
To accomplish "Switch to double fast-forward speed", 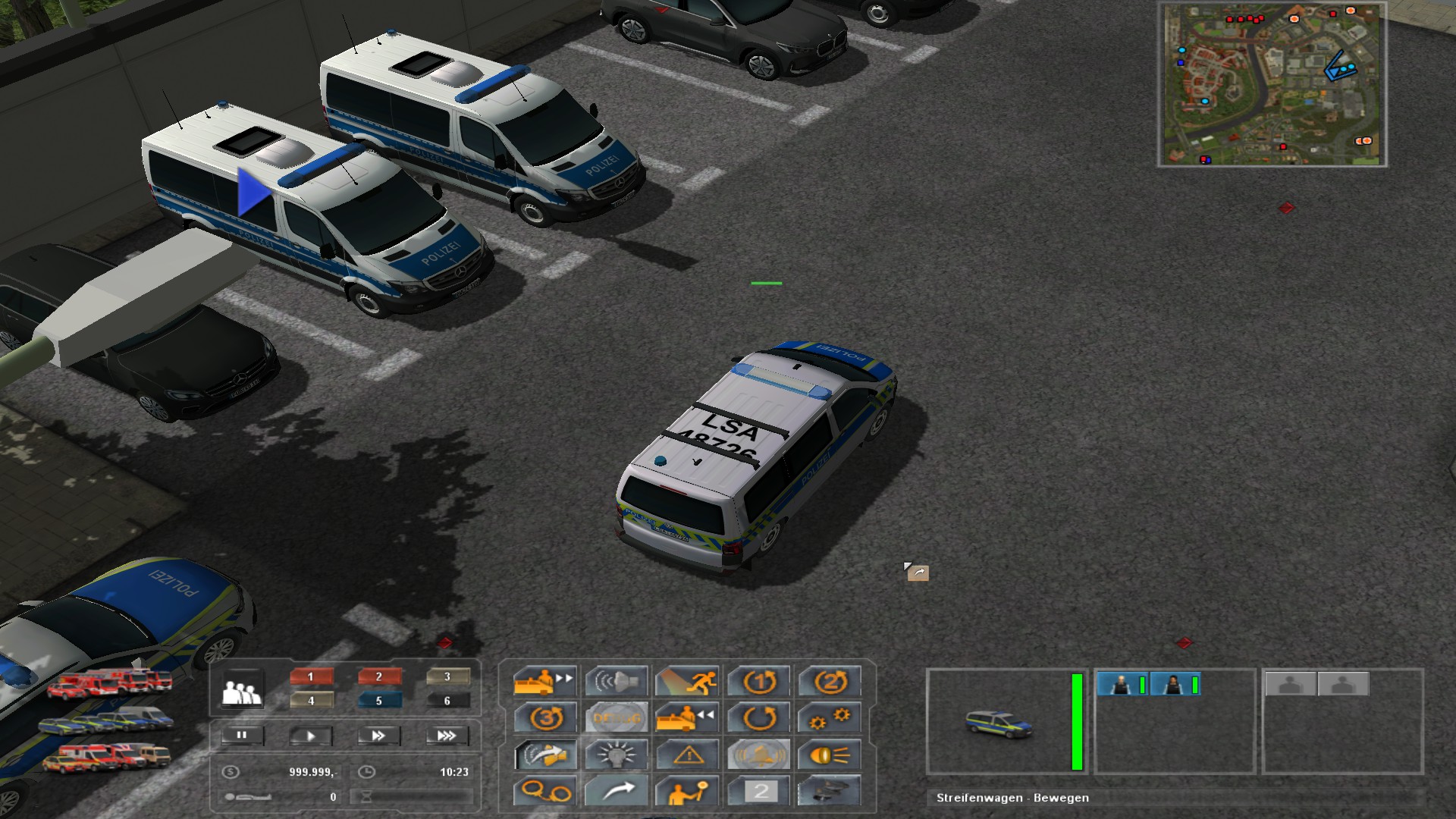I will tap(378, 736).
